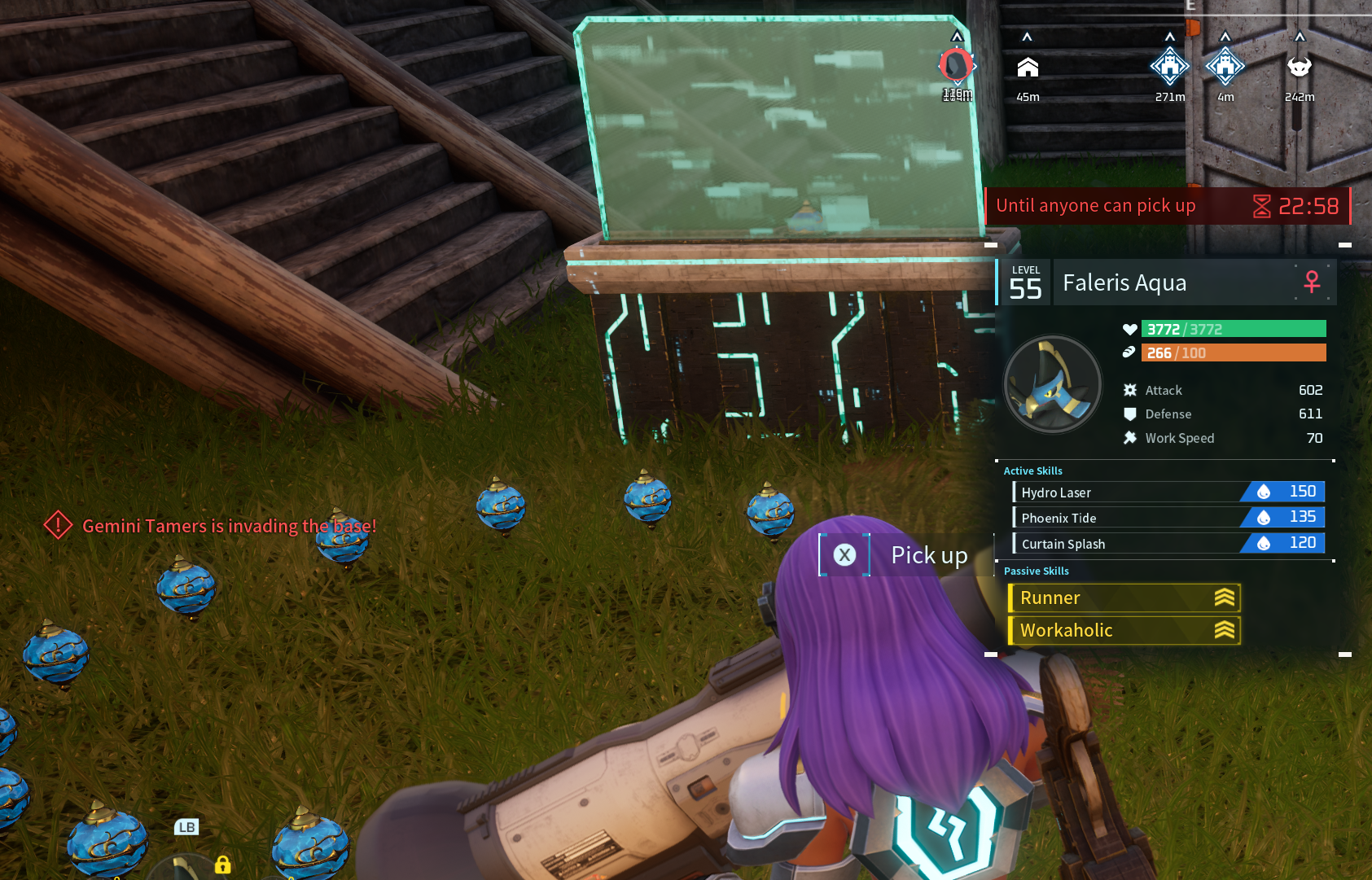Click the Faleris Aqua name header

click(1173, 282)
